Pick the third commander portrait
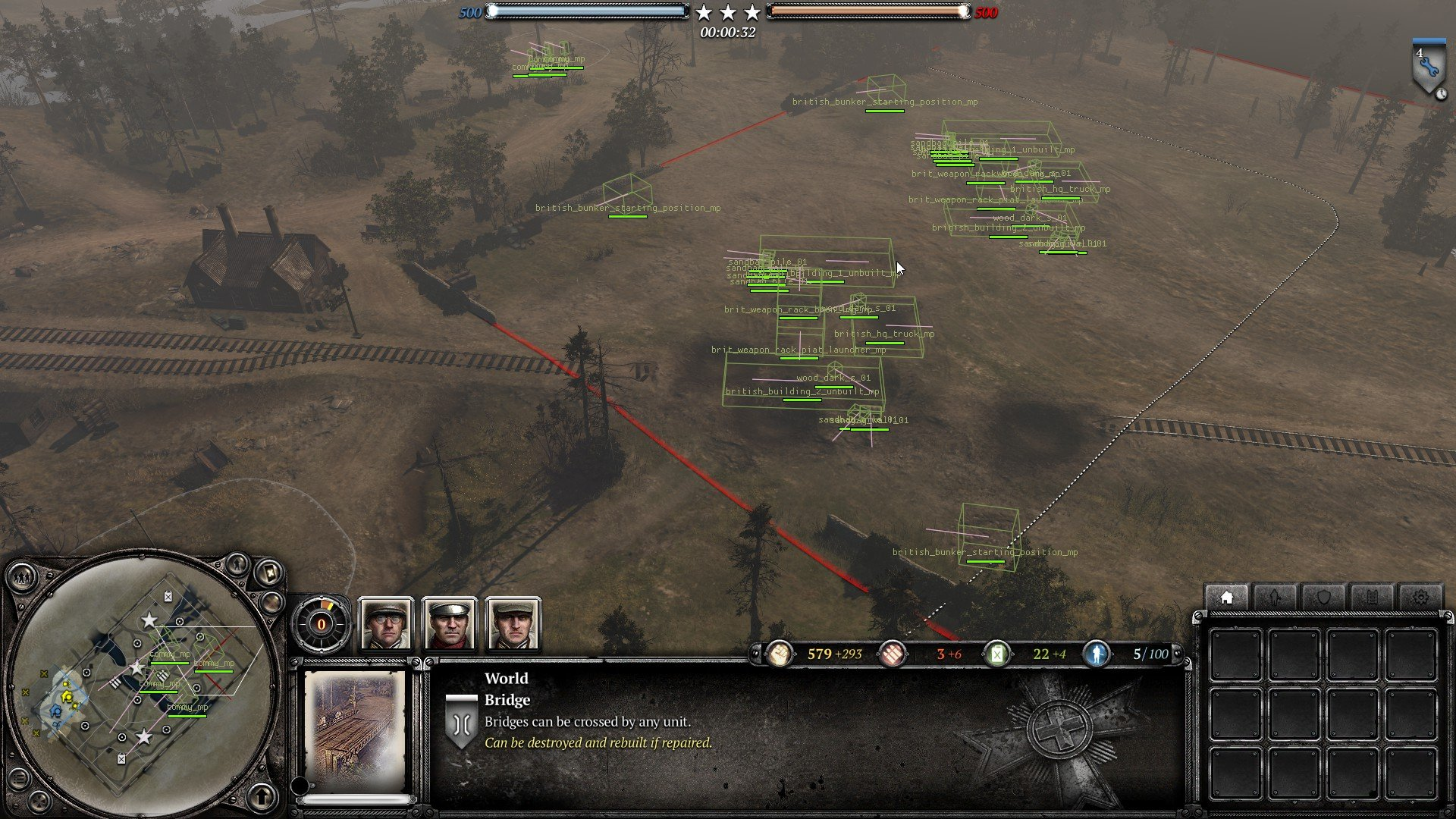This screenshot has width=1456, height=819. (x=513, y=625)
